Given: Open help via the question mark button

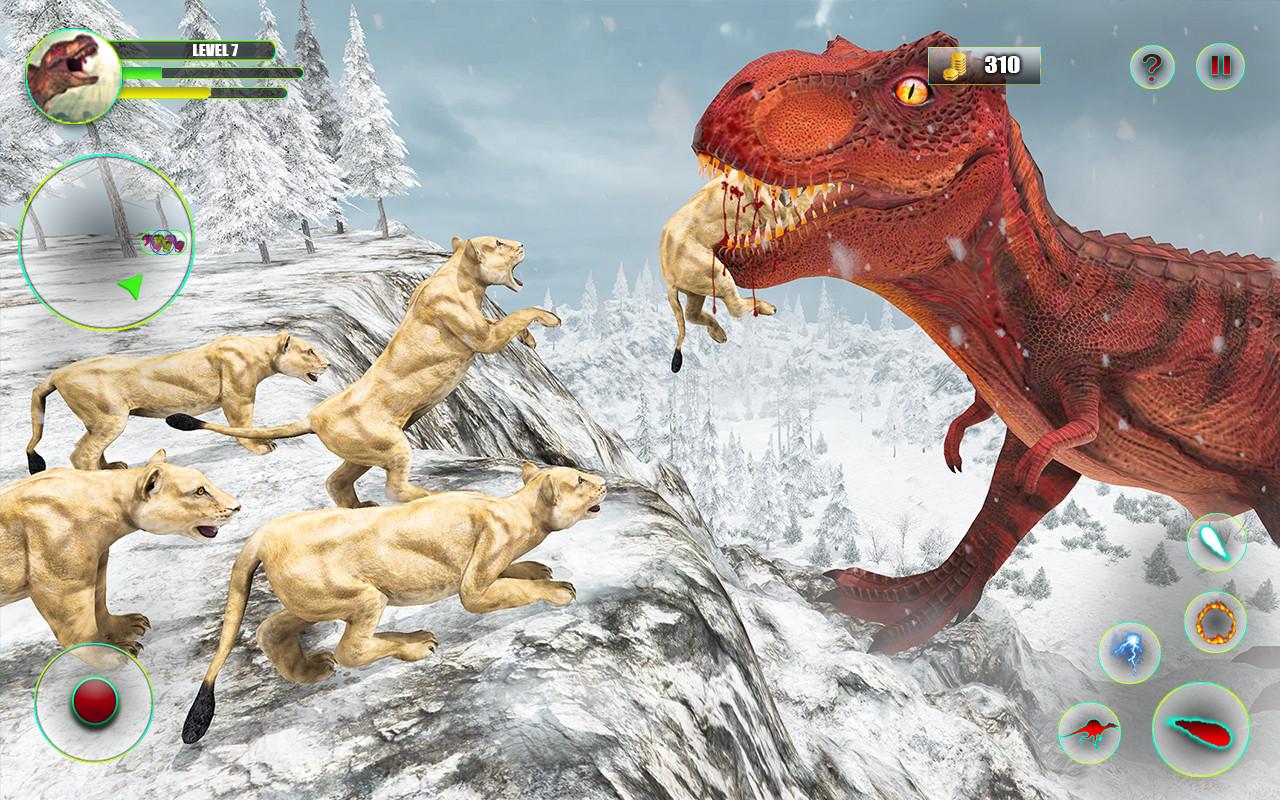Looking at the screenshot, I should [x=1152, y=67].
